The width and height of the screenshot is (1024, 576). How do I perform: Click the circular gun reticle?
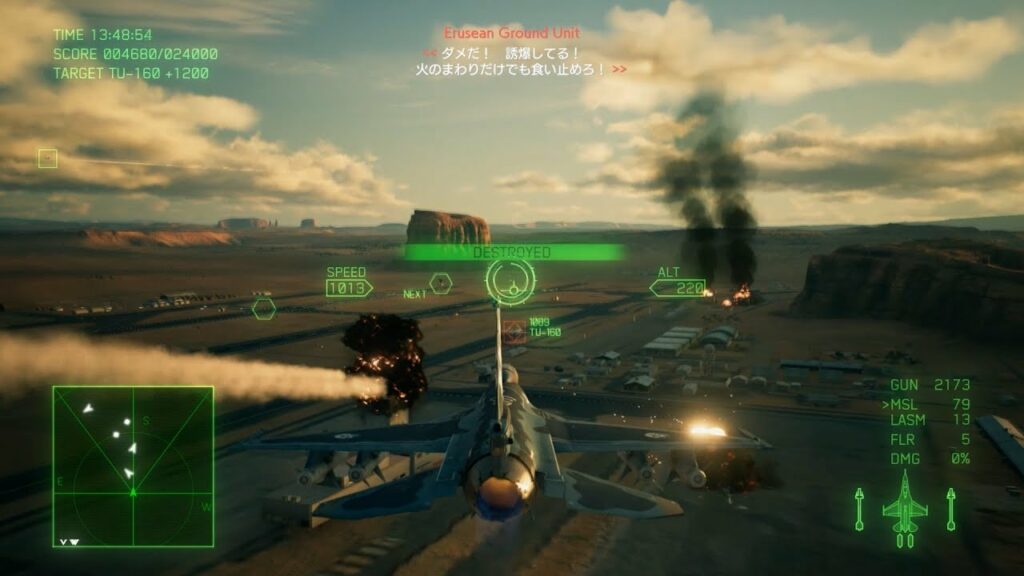[x=511, y=281]
